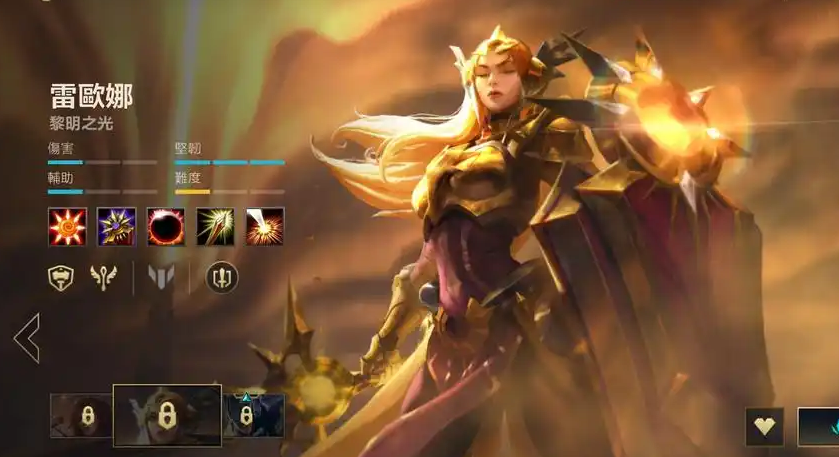This screenshot has height=457, width=839.
Task: Go back with the left arrow
Action: [27, 339]
